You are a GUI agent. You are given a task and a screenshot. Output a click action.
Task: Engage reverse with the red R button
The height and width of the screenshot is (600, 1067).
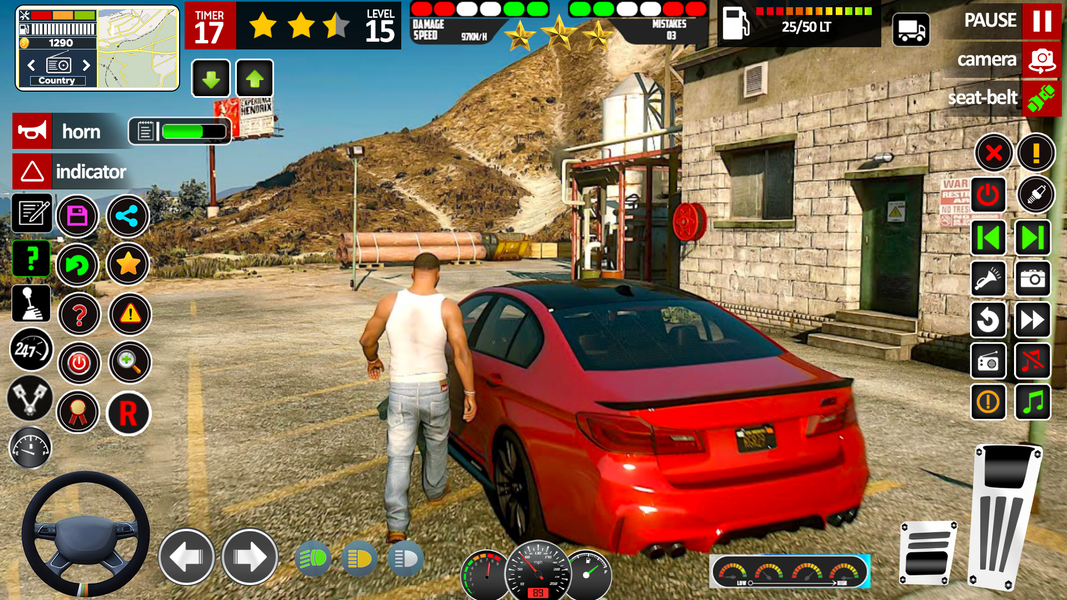[128, 412]
